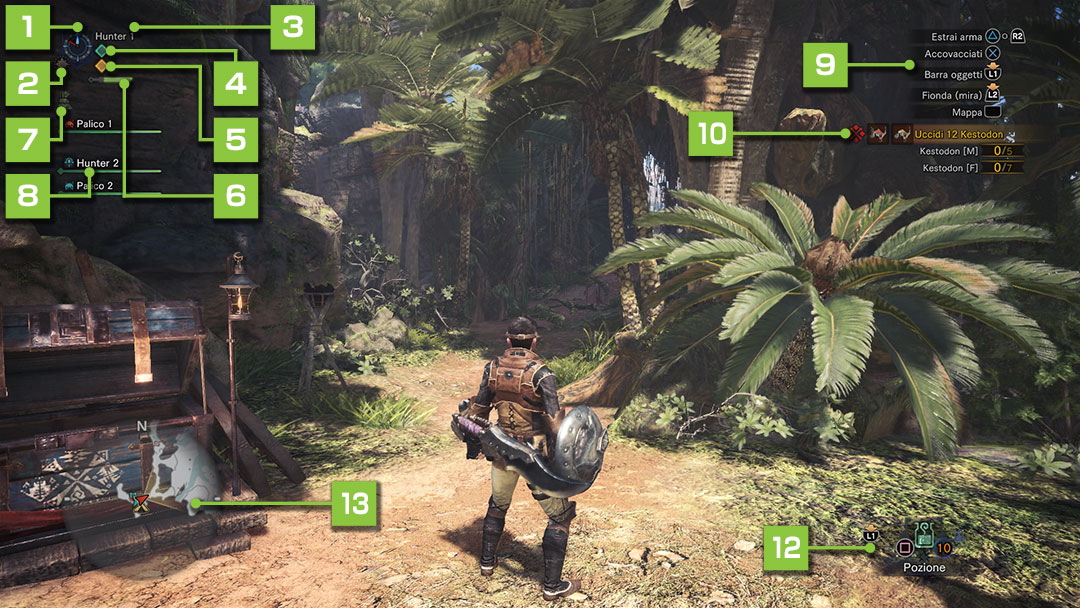Screen dimensions: 1080x608
Task: Select the Palico 1 party entry
Action: [94, 124]
